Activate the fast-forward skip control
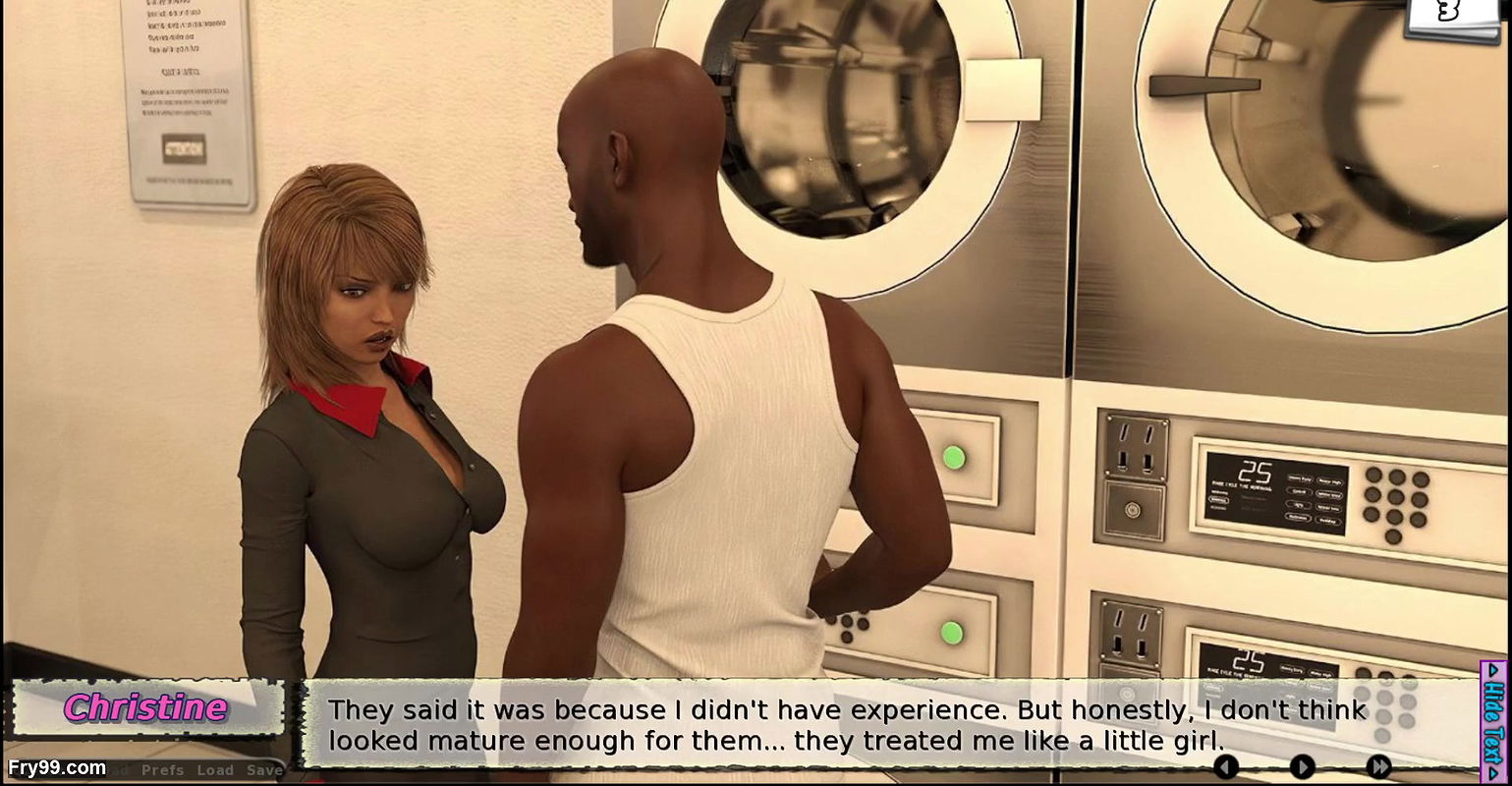 coord(1379,765)
